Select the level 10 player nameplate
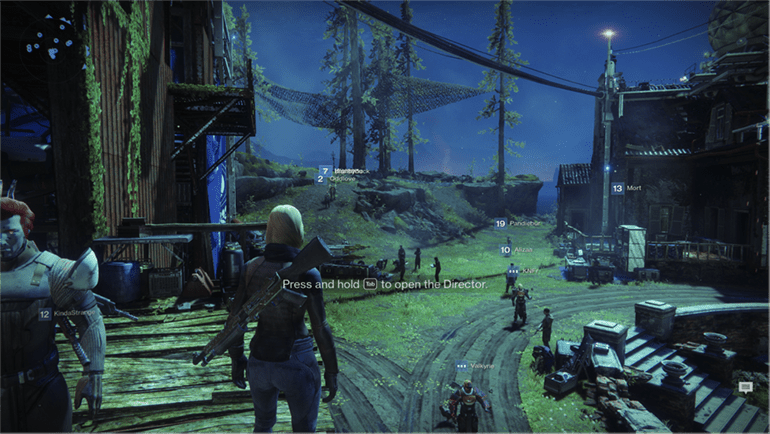The height and width of the screenshot is (434, 770). pos(518,250)
